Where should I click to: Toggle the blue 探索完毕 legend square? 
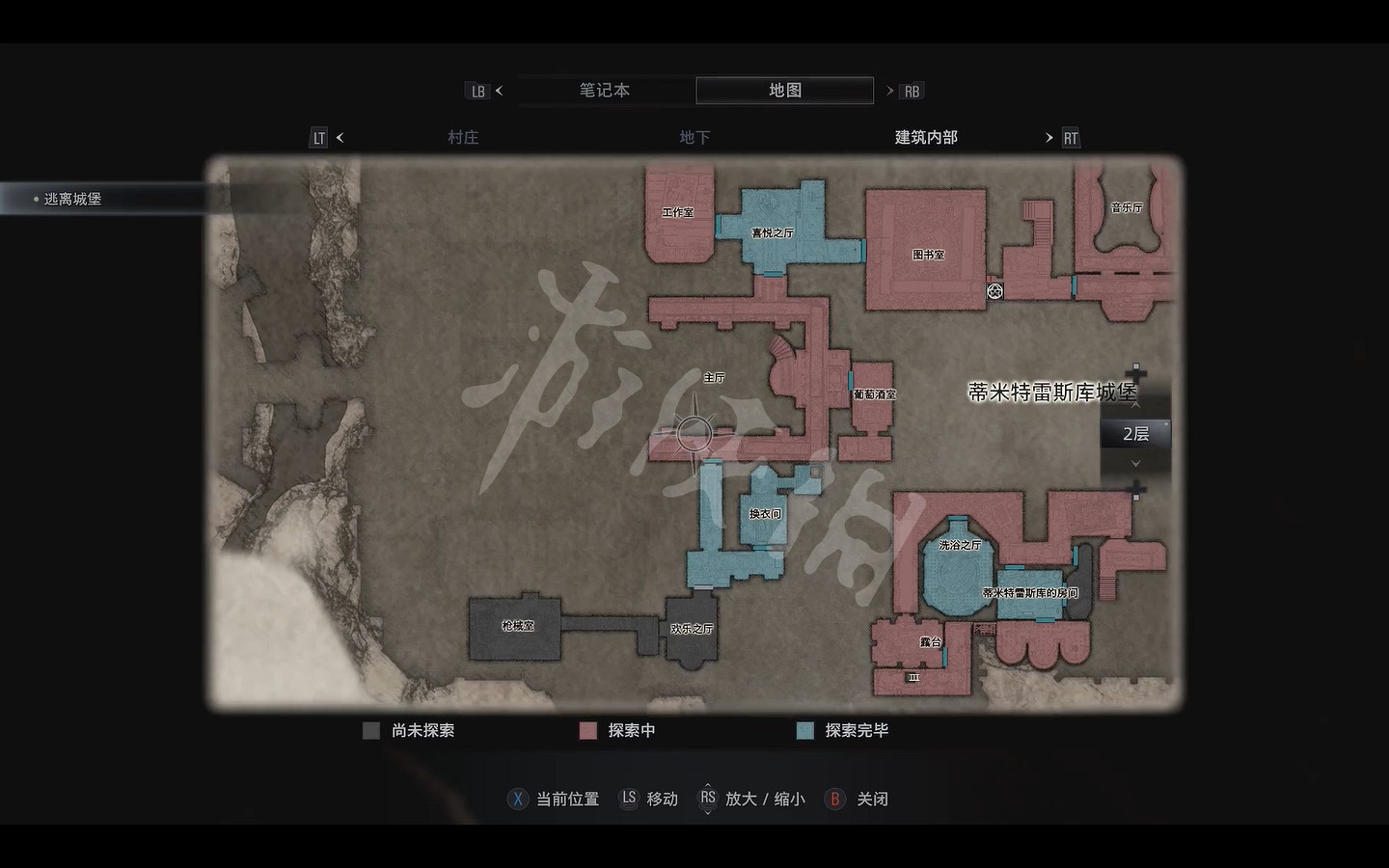tap(805, 730)
